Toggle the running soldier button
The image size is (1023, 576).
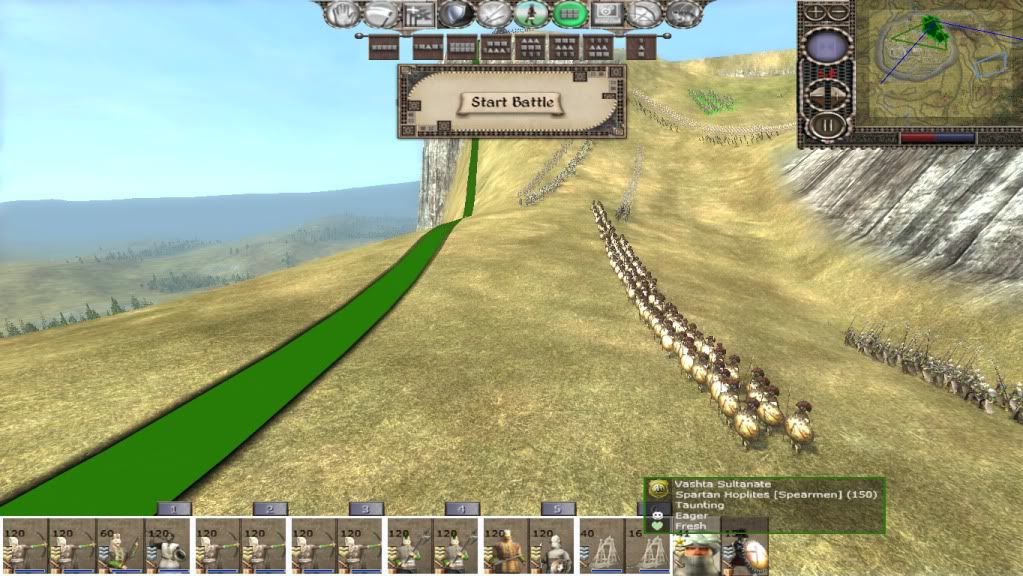(x=532, y=14)
